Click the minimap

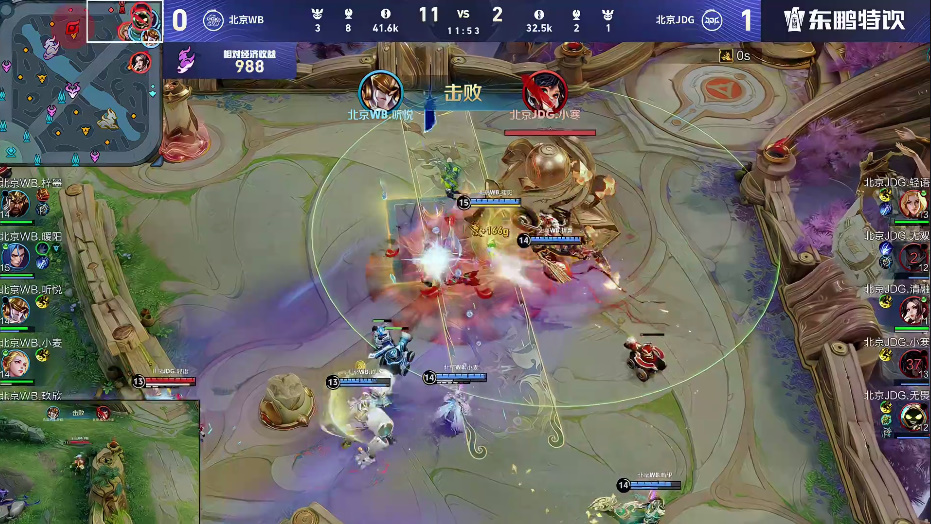80,82
